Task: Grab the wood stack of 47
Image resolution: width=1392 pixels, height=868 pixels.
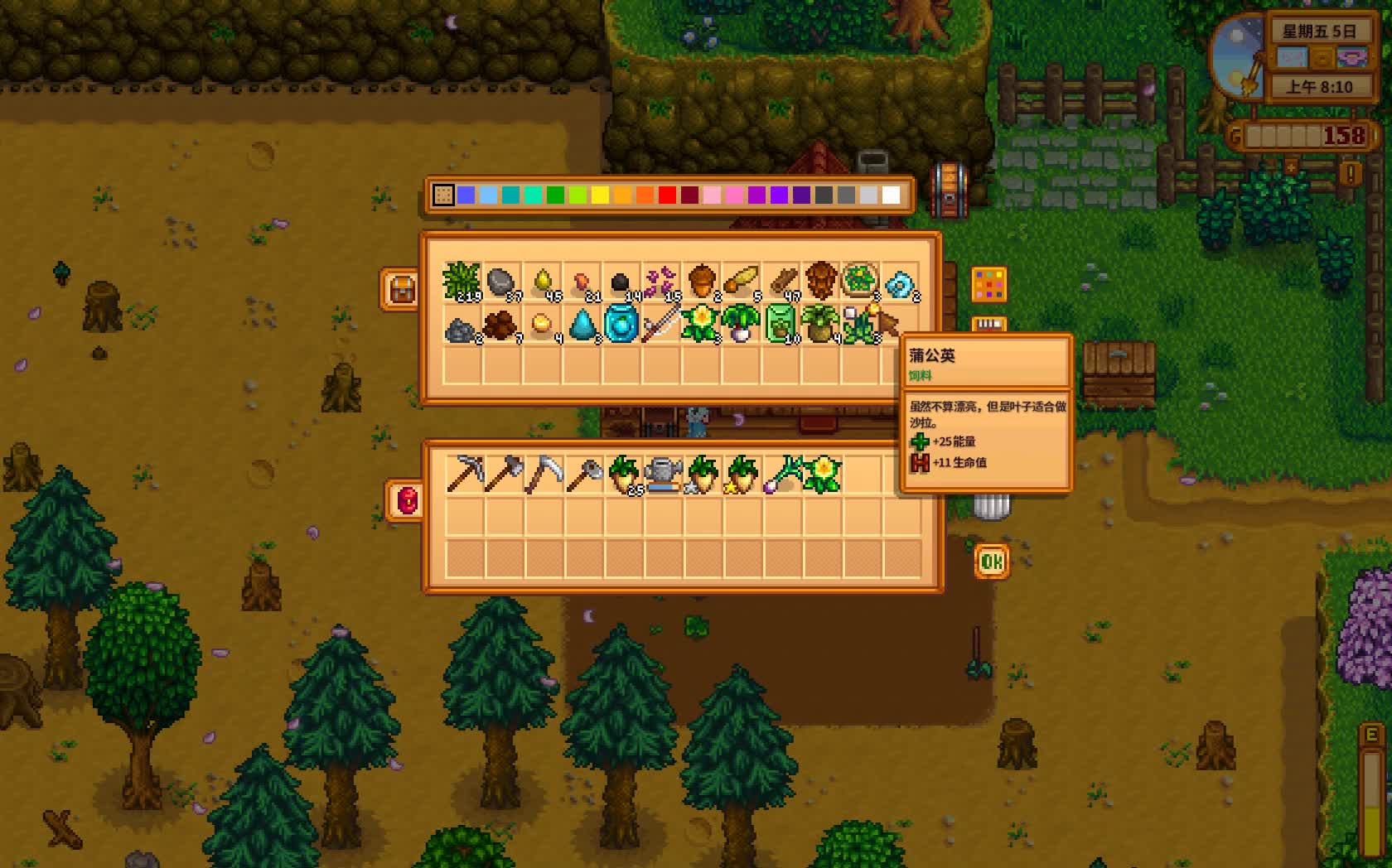Action: coord(781,282)
